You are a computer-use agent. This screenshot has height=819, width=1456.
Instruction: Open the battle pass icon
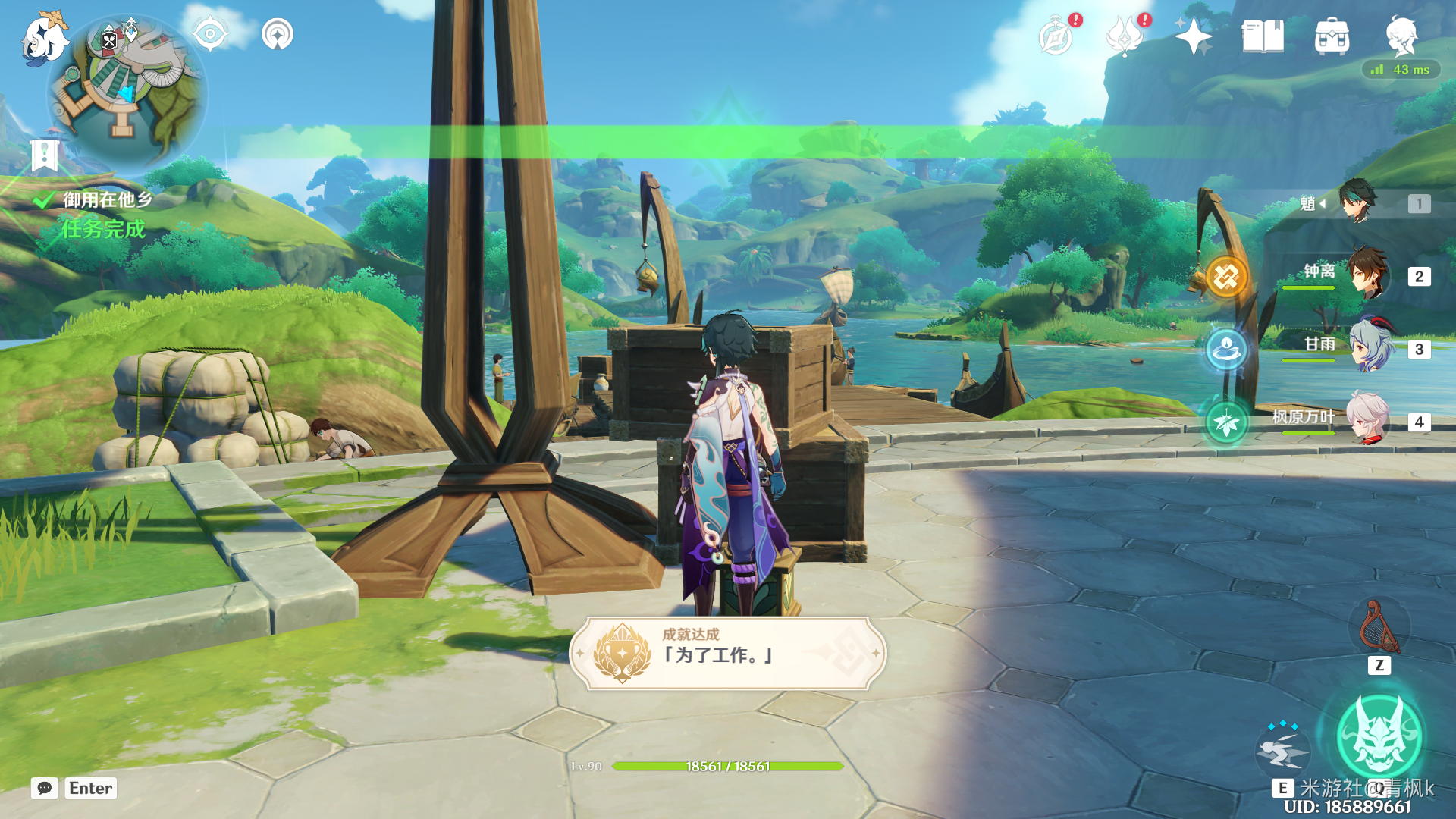[x=1125, y=36]
